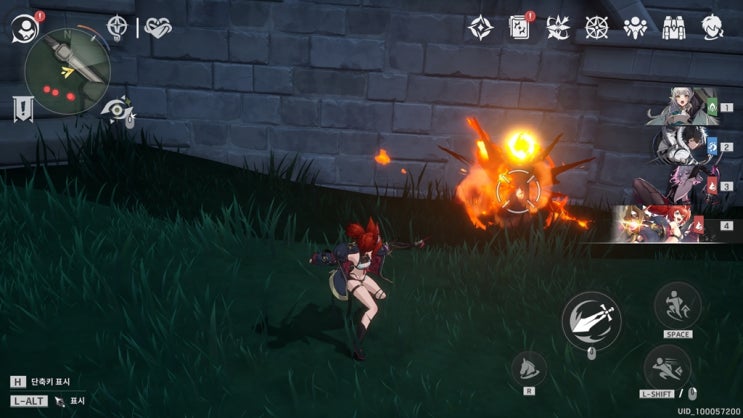This screenshot has width=743, height=418.
Task: Open the banner exclamation quest icon
Action: 22,109
